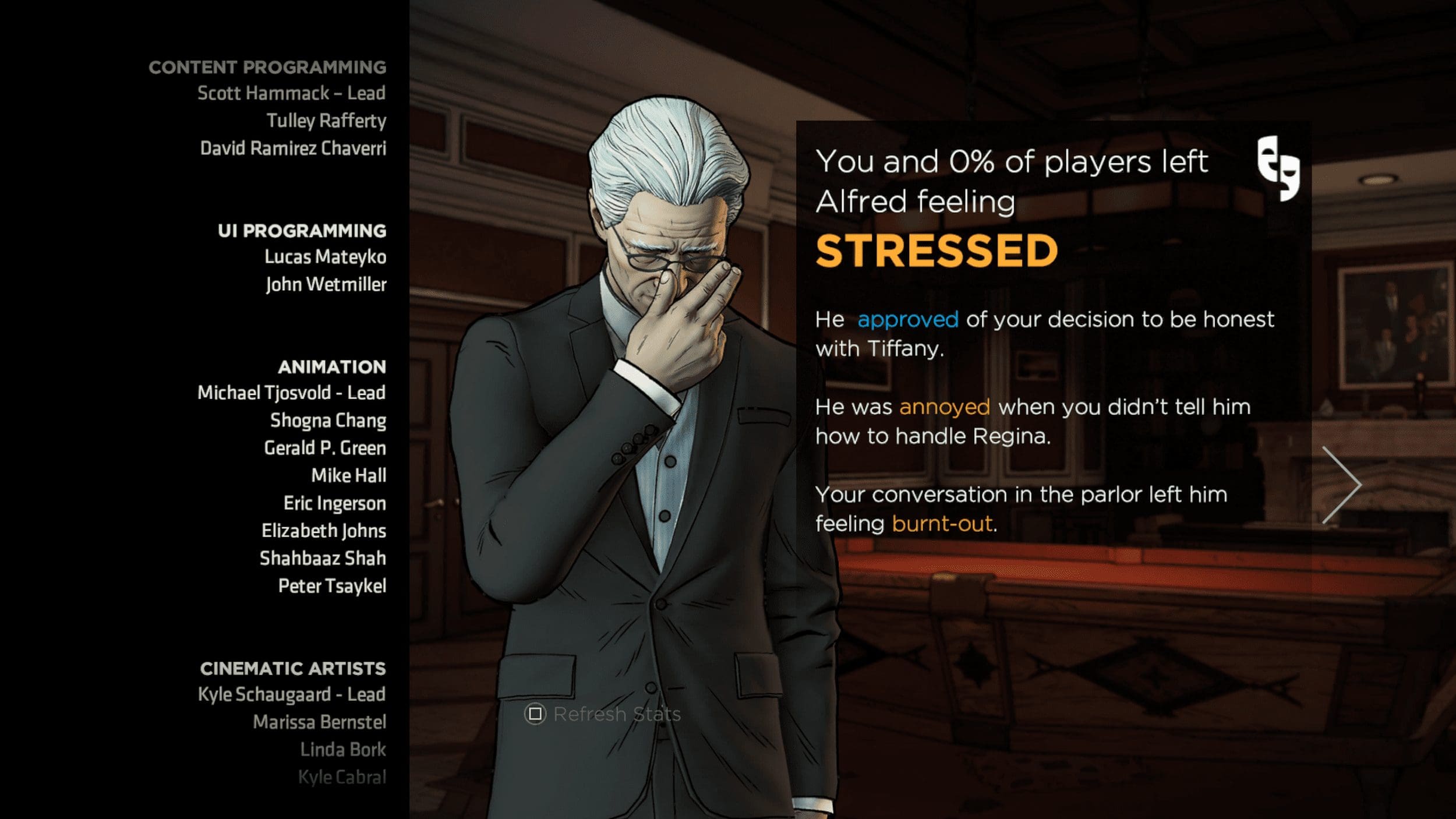Image resolution: width=1456 pixels, height=819 pixels.
Task: Click Scott Hammack's credit entry
Action: click(x=291, y=93)
